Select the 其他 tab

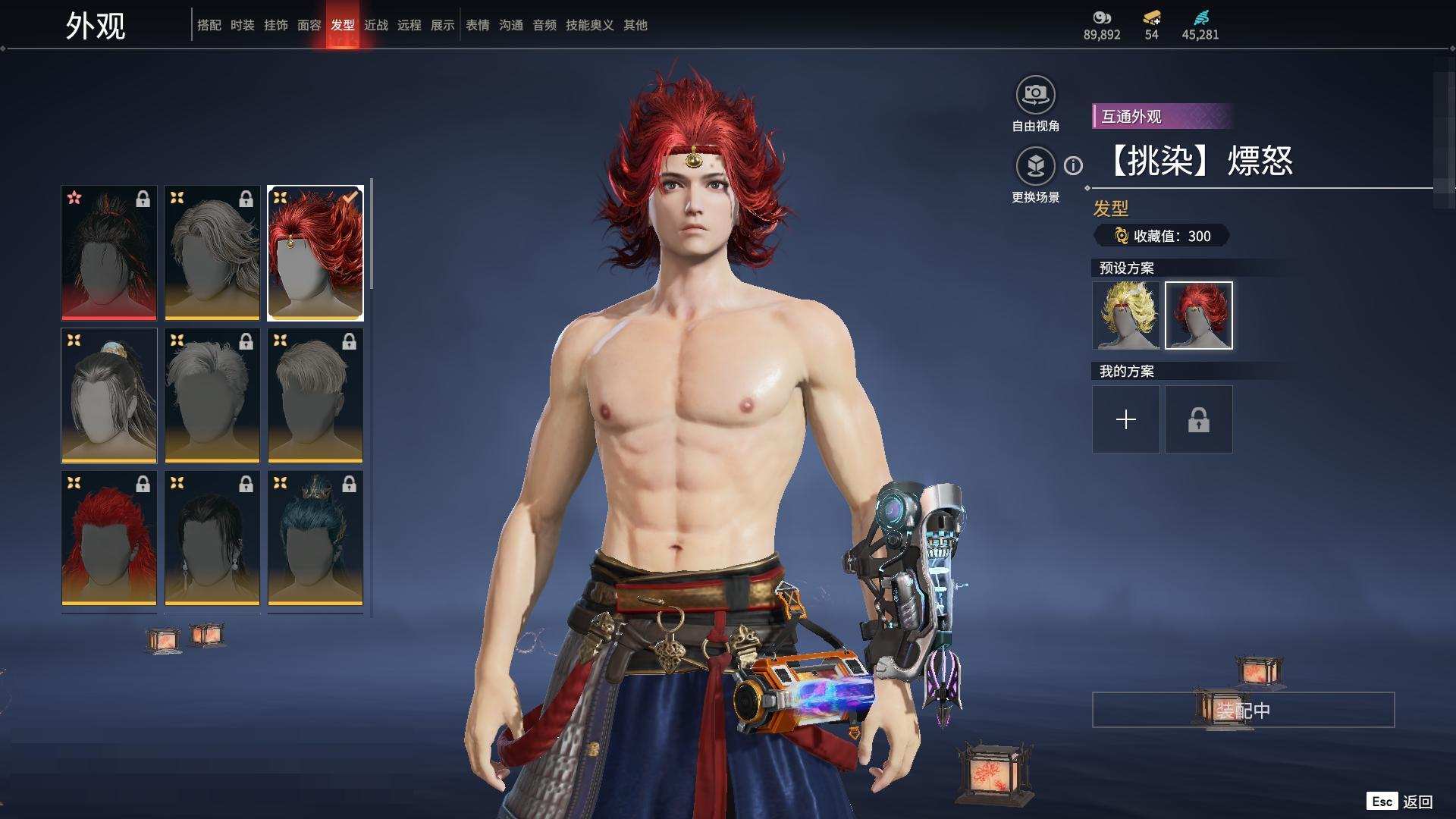635,25
